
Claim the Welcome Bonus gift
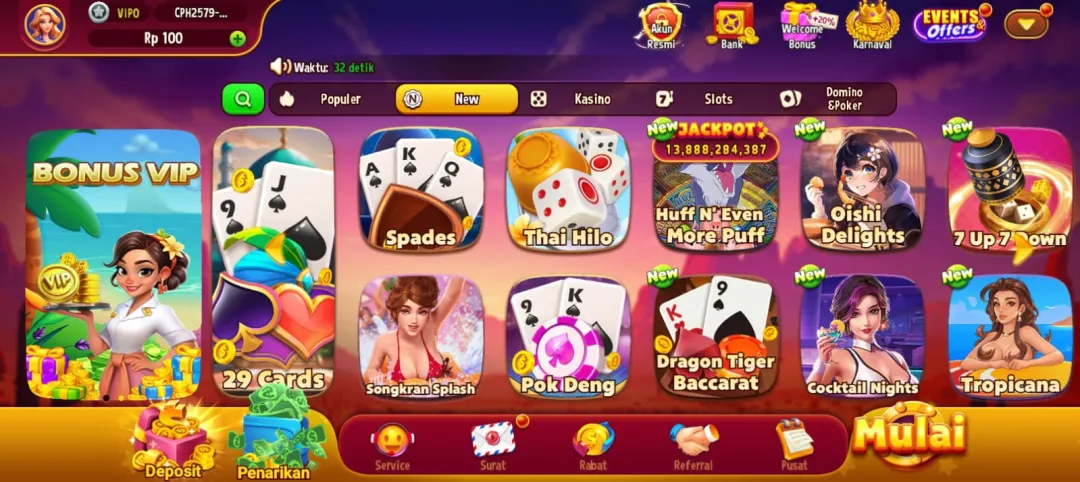pyautogui.click(x=803, y=24)
